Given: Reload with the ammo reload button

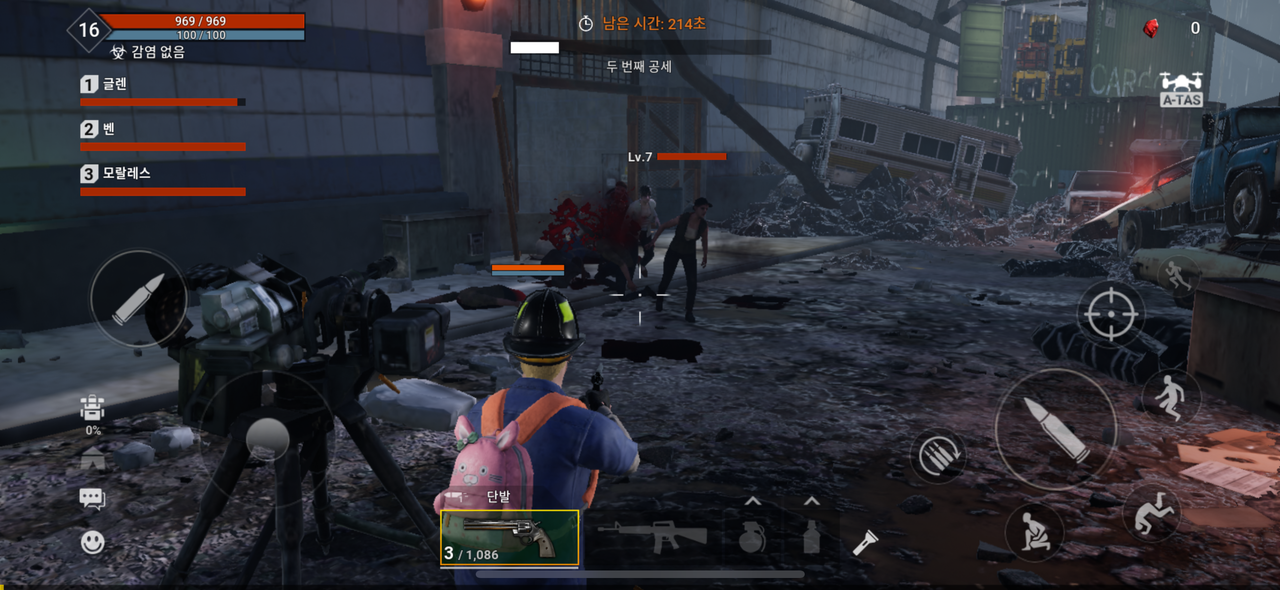Looking at the screenshot, I should click(x=938, y=456).
